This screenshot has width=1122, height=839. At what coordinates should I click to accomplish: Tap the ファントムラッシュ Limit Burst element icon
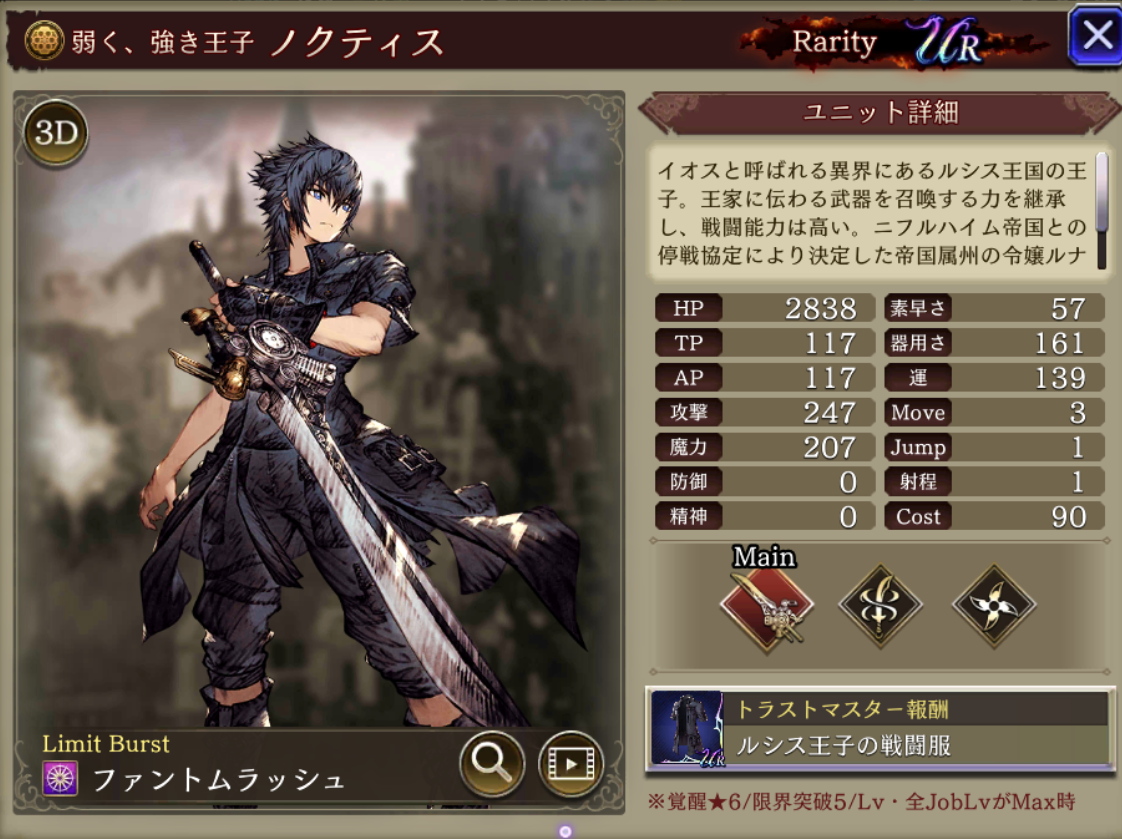coord(60,778)
